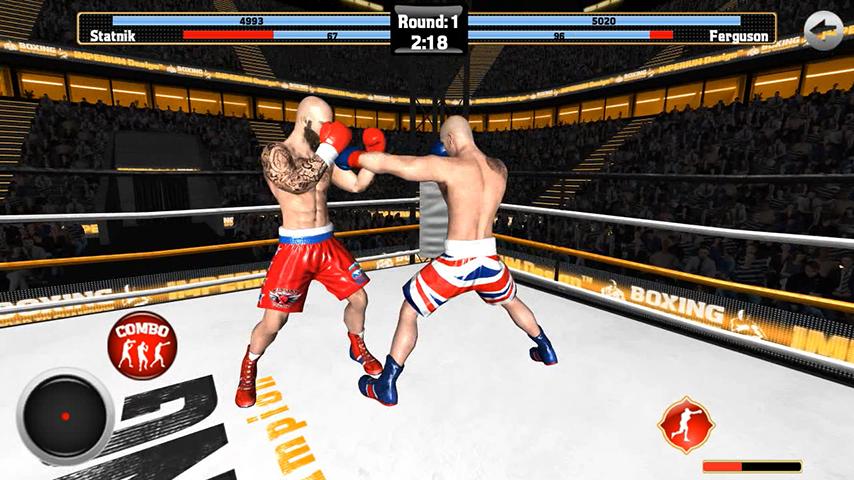Touch the virtual joystick pad
Viewport: 854px width, 480px height.
coord(65,416)
